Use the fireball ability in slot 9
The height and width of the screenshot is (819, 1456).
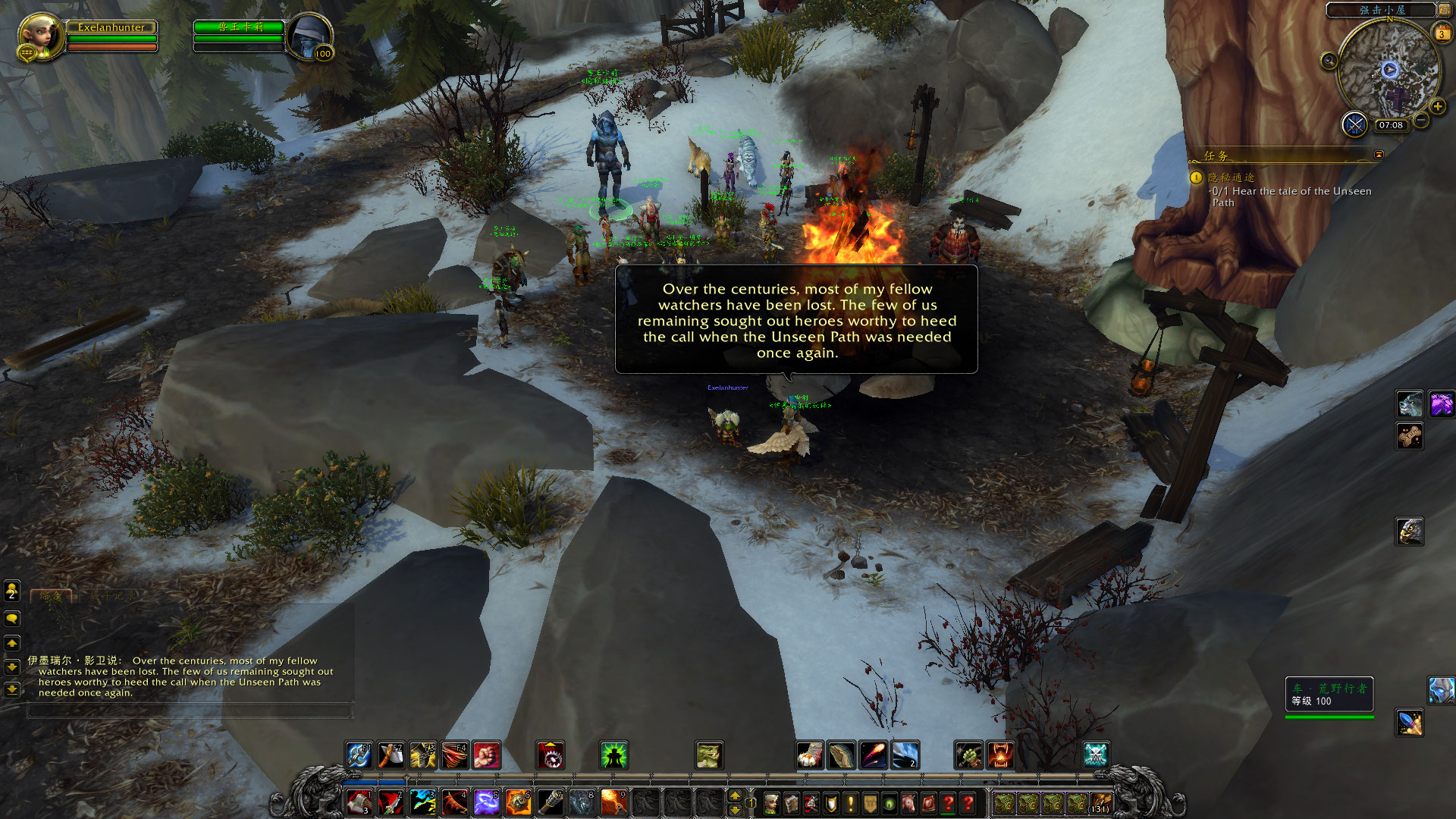pyautogui.click(x=613, y=802)
